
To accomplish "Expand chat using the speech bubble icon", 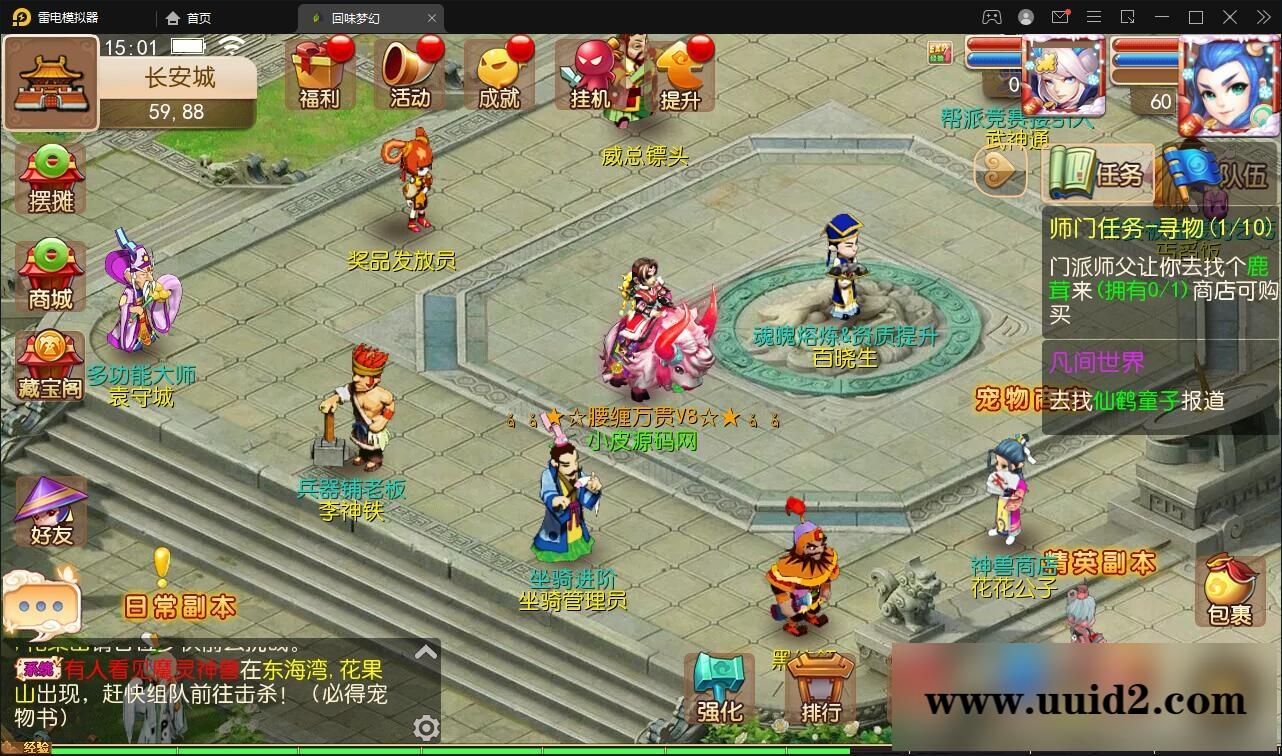I will pos(40,606).
